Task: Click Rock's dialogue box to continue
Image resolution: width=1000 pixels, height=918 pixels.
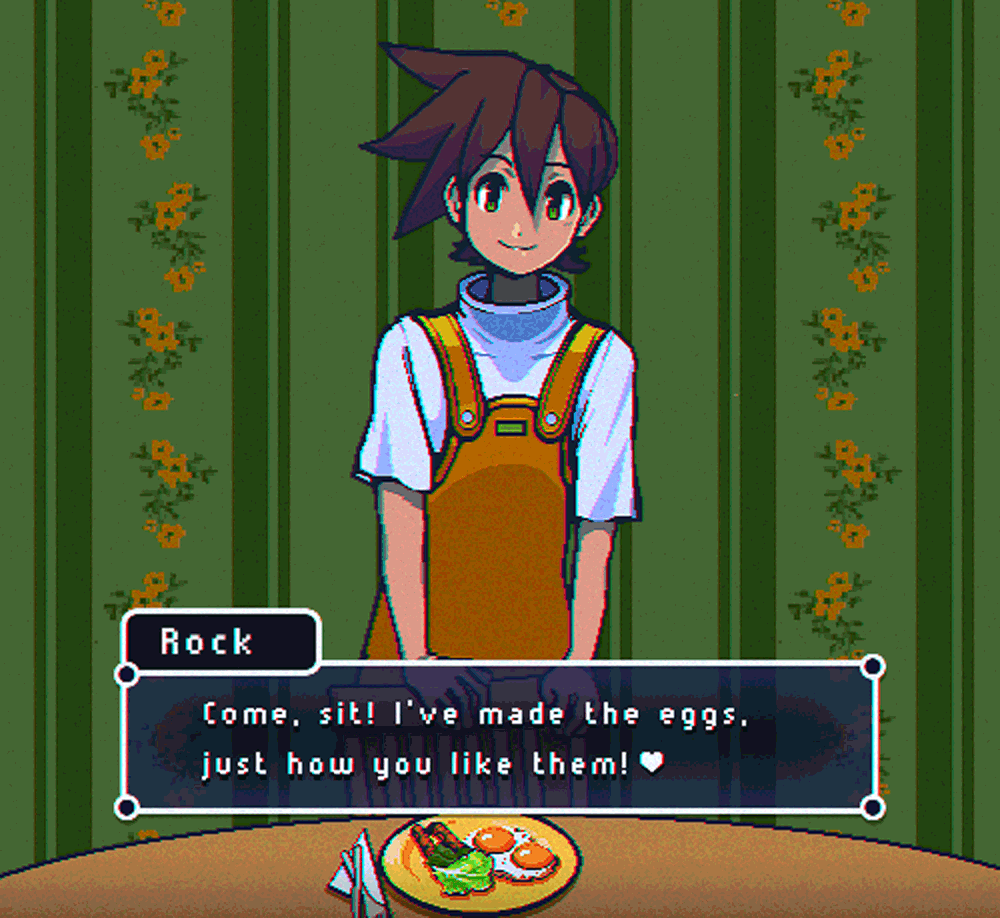Action: [499, 738]
